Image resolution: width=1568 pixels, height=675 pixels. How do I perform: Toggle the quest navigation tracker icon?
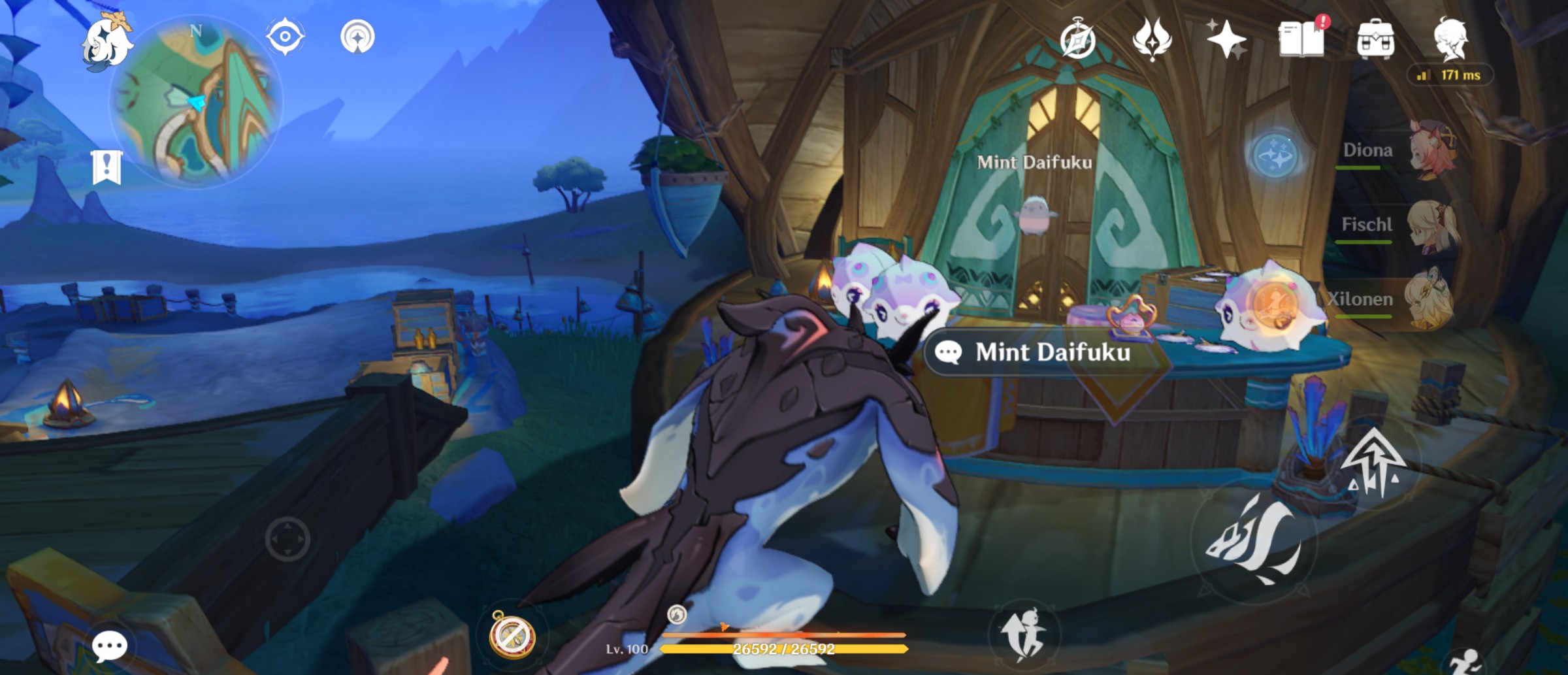(x=285, y=37)
